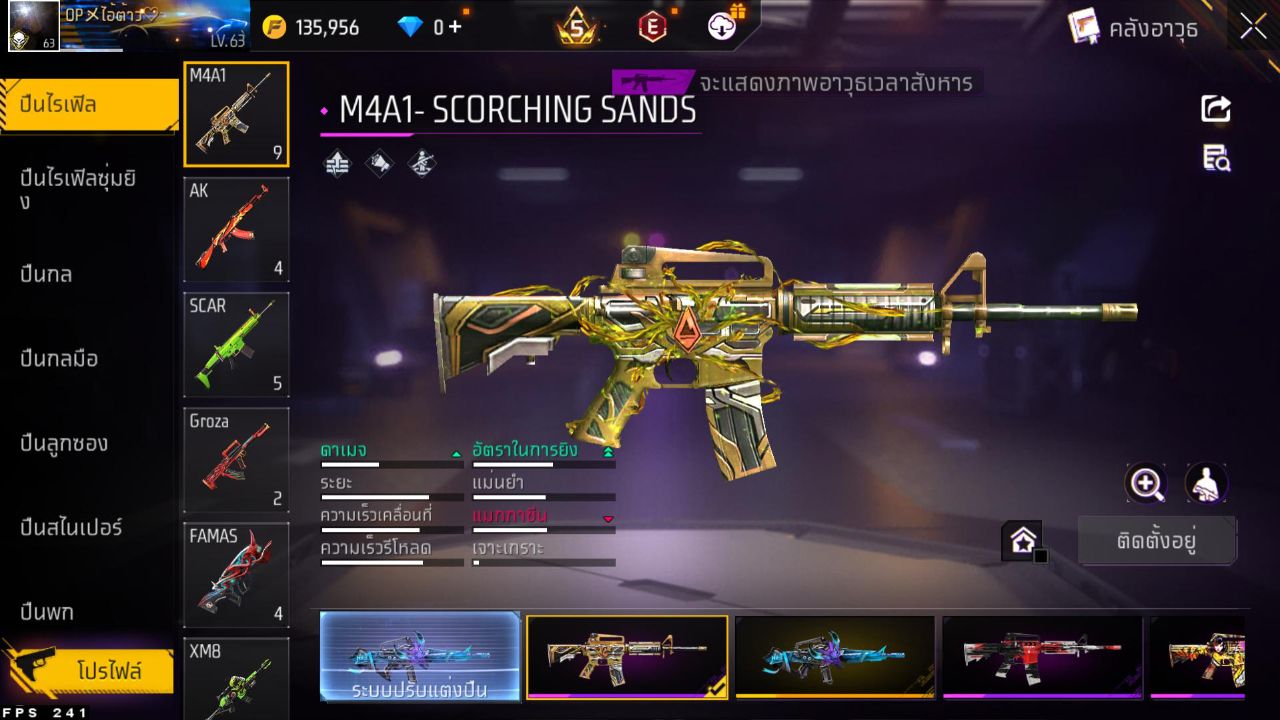The image size is (1280, 720).
Task: Select the character preview icon beside the magnifier
Action: (x=1206, y=484)
